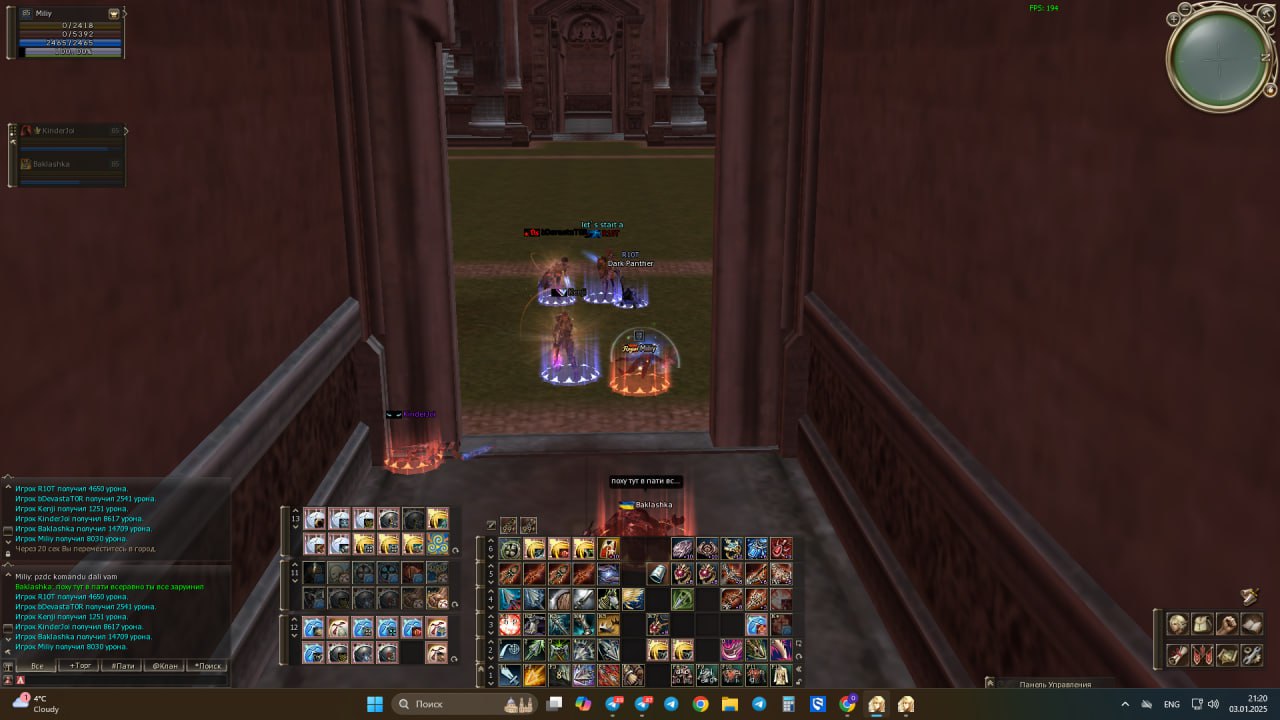Open the Панель Управления bar

point(1054,684)
